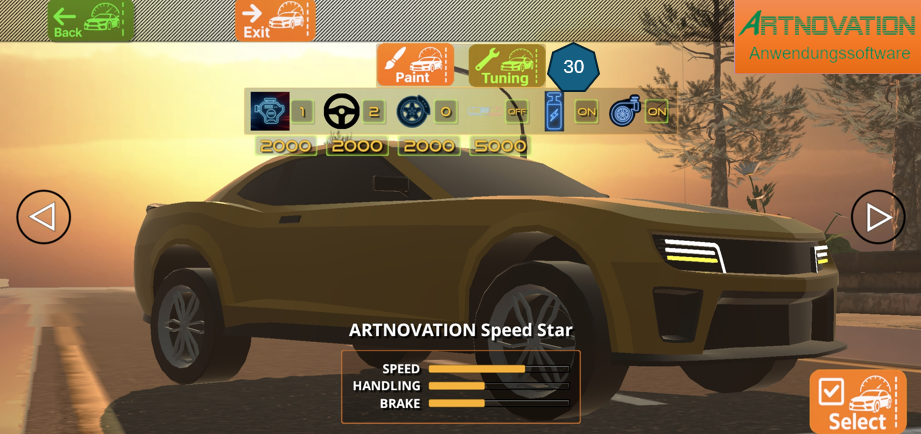The image size is (921, 434).
Task: Buy the 5000 price upgrade
Action: (499, 146)
